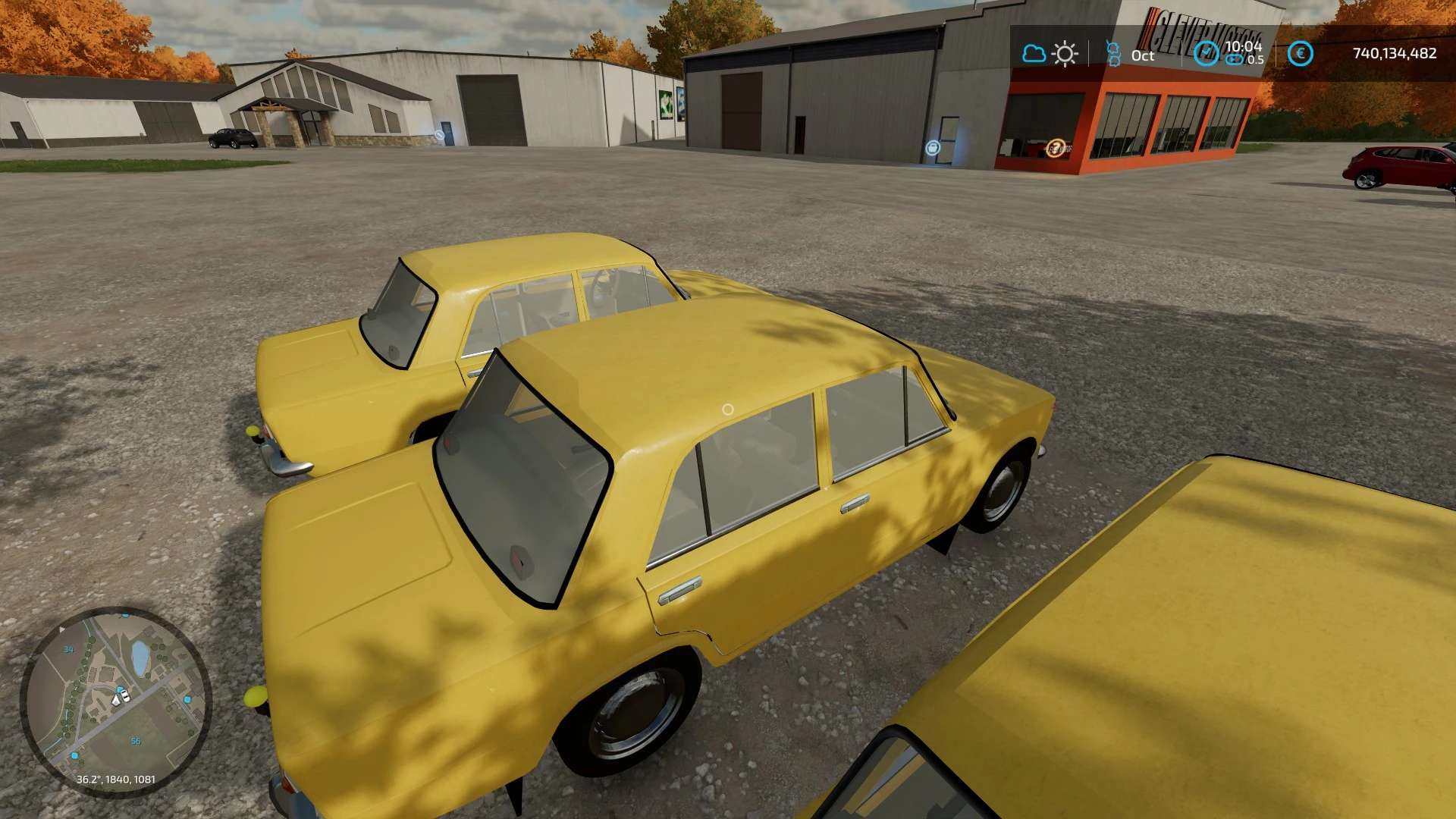Click the cloud weather forecast icon
1456x819 pixels.
click(x=1034, y=54)
